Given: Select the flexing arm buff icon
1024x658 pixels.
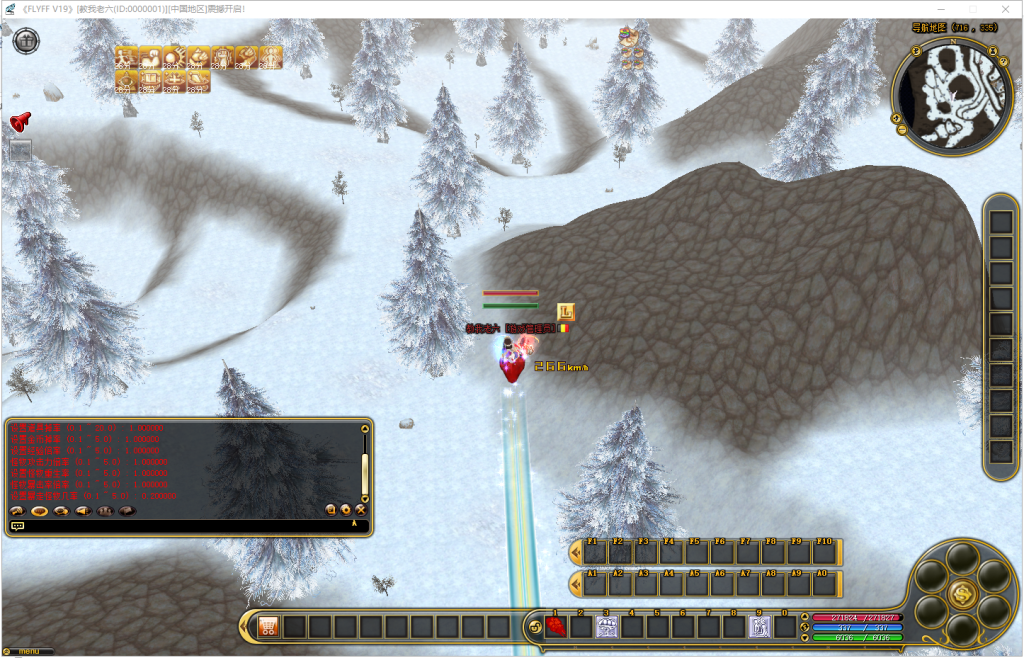Looking at the screenshot, I should pyautogui.click(x=150, y=57).
